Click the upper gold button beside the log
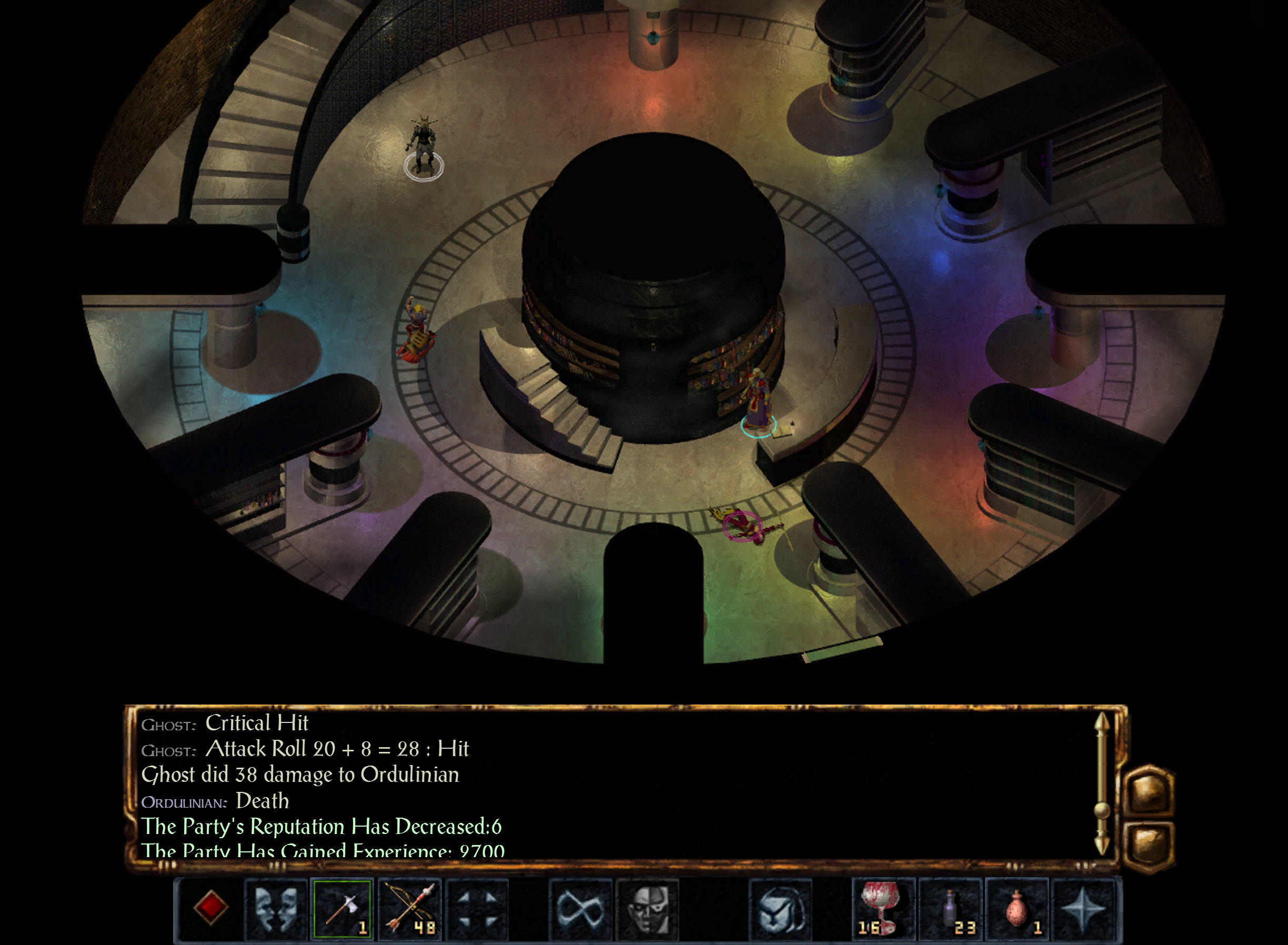The width and height of the screenshot is (1288, 945). 1149,791
